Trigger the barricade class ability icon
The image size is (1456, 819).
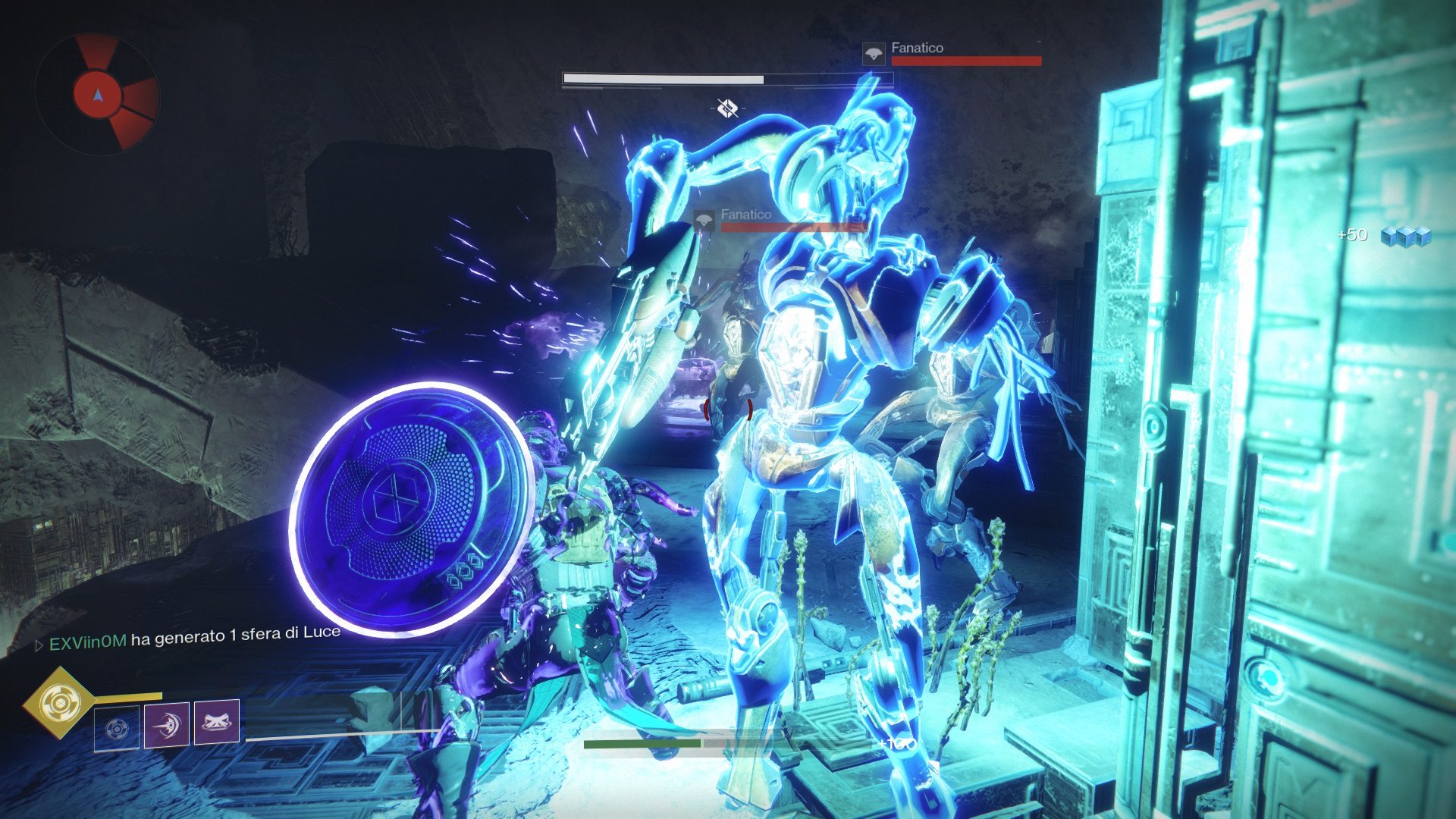(x=217, y=721)
